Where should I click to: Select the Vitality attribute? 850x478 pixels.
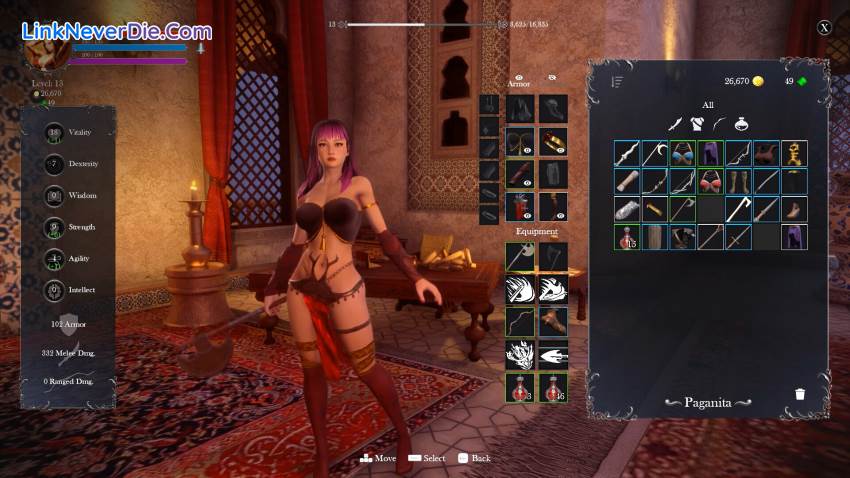point(55,133)
